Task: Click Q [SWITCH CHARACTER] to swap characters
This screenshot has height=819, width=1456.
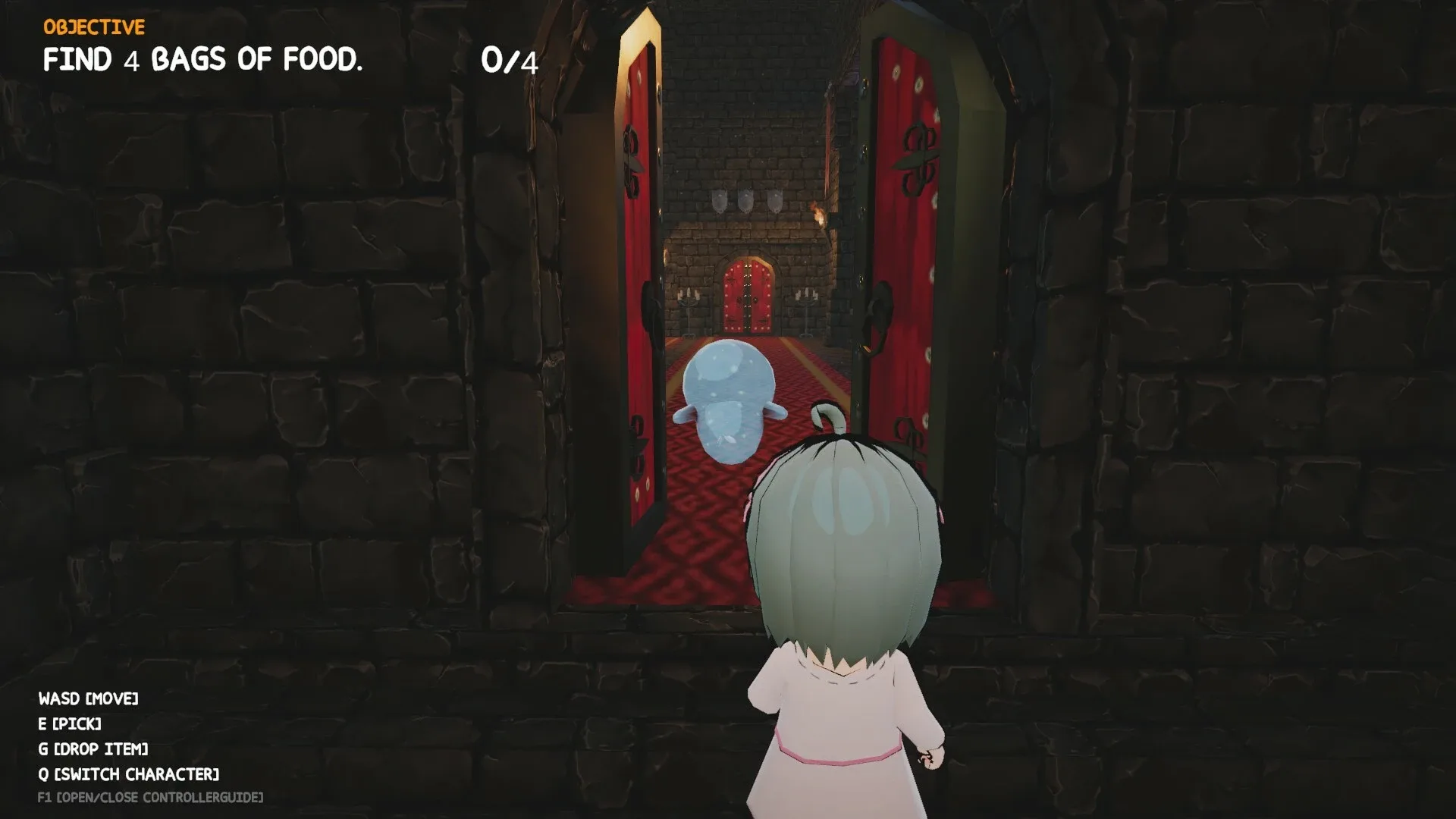Action: point(127,773)
